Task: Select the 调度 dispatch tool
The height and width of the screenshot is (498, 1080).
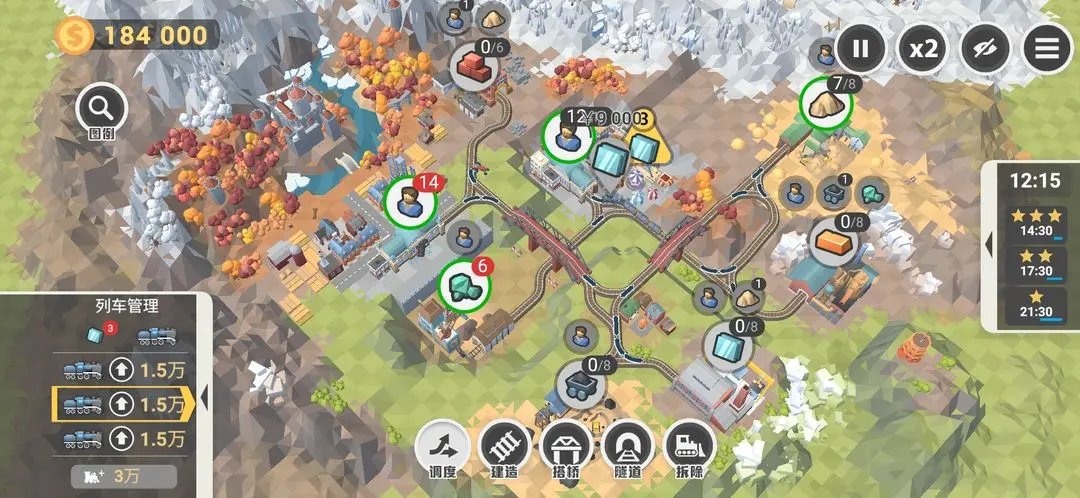Action: point(441,446)
